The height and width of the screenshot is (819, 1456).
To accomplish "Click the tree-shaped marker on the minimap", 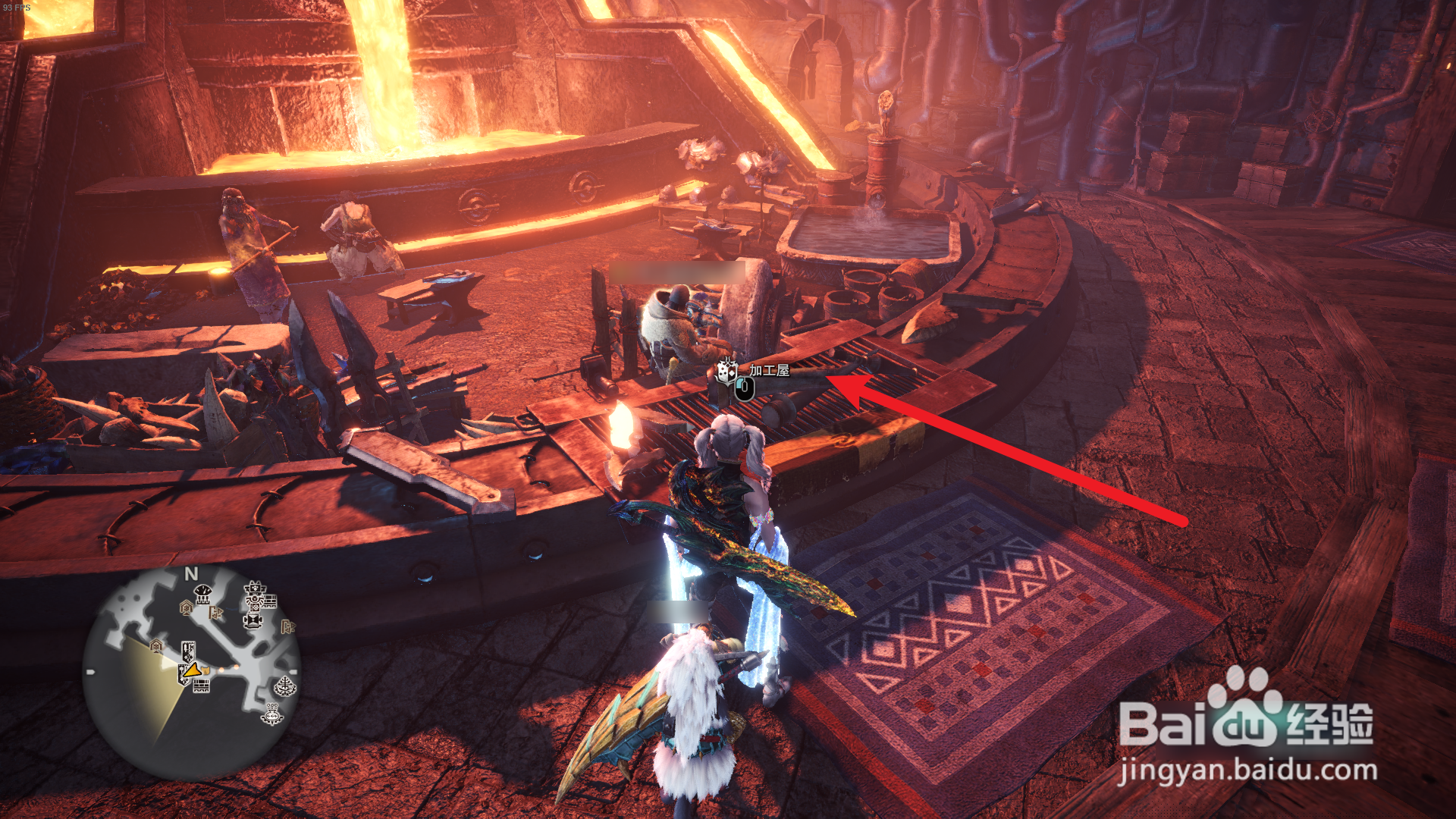I will 285,687.
